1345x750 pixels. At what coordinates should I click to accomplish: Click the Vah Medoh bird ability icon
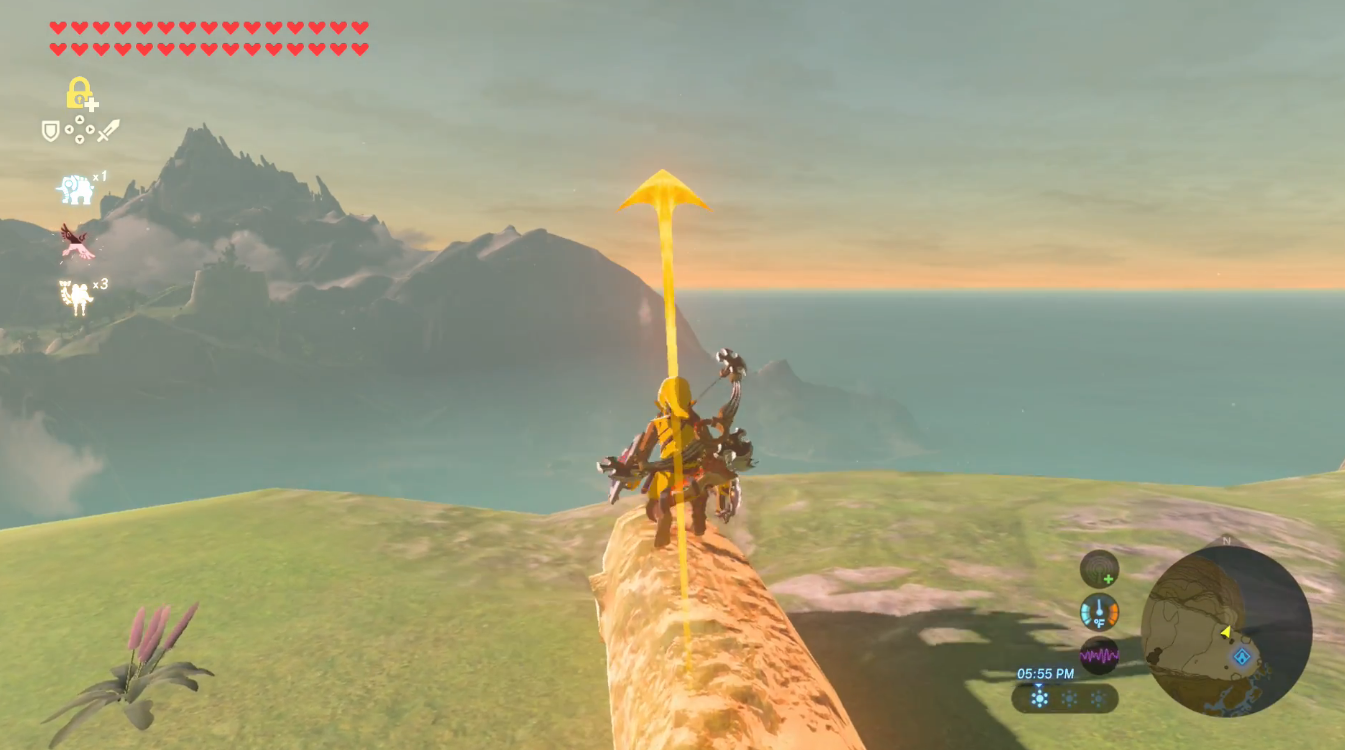pos(77,242)
